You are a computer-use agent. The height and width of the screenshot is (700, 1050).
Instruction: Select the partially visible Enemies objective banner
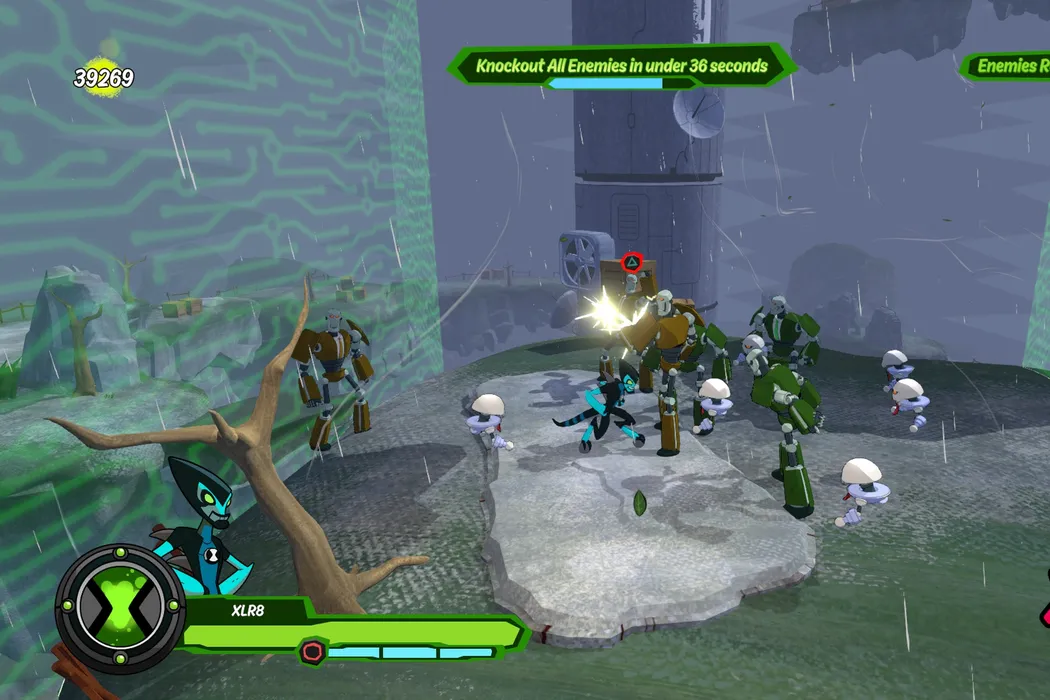pyautogui.click(x=1006, y=67)
